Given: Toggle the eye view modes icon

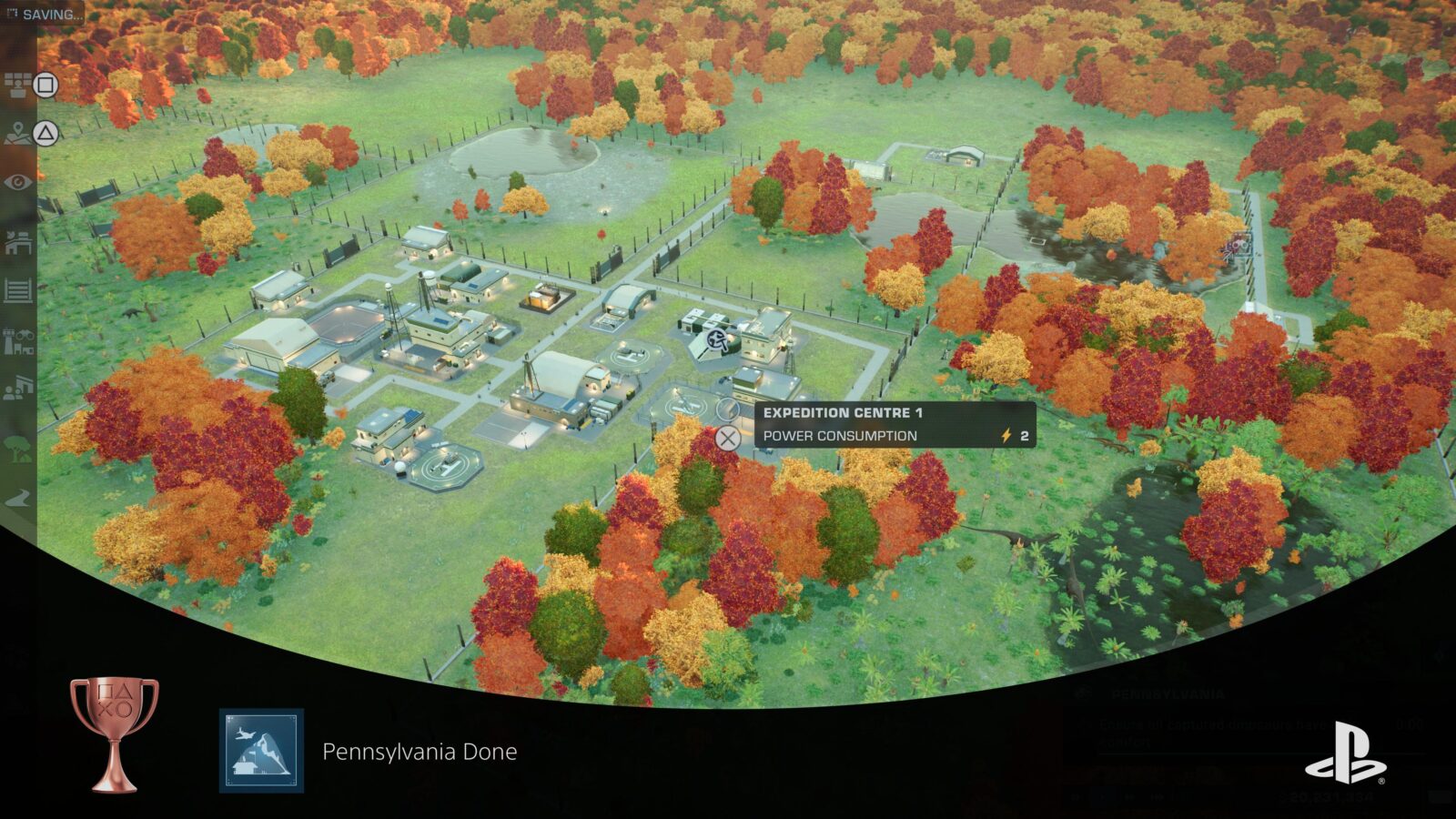Looking at the screenshot, I should click(x=17, y=183).
